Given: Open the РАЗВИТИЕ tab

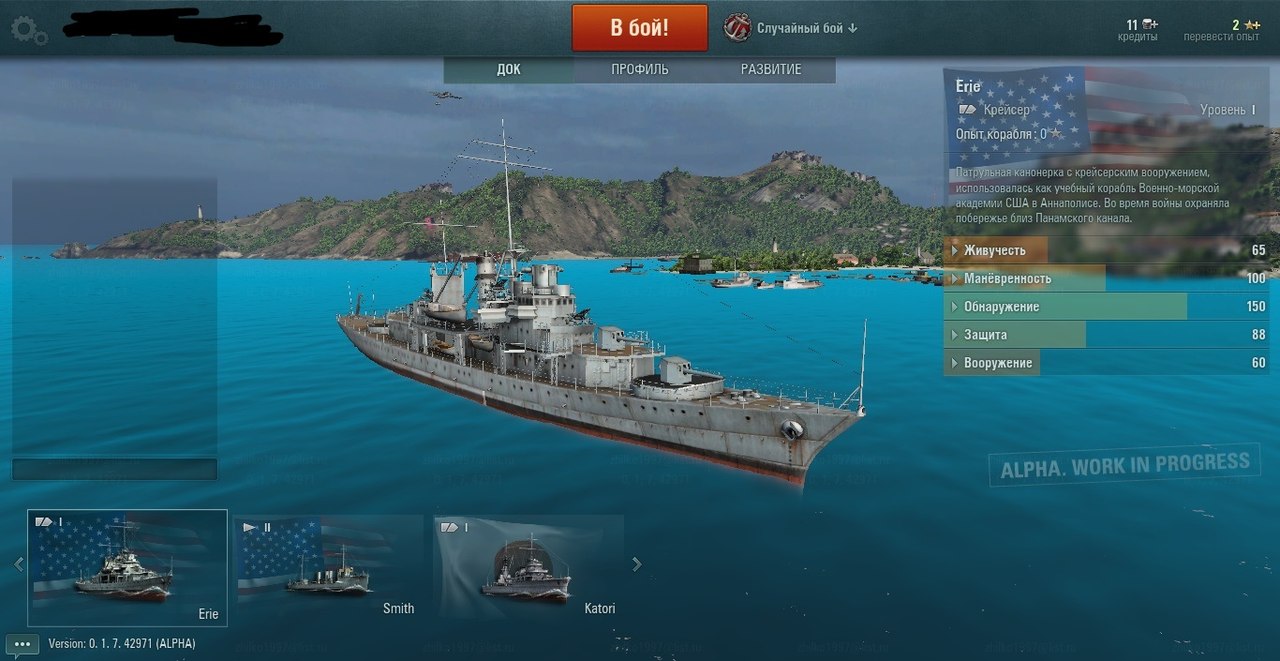Looking at the screenshot, I should [771, 70].
